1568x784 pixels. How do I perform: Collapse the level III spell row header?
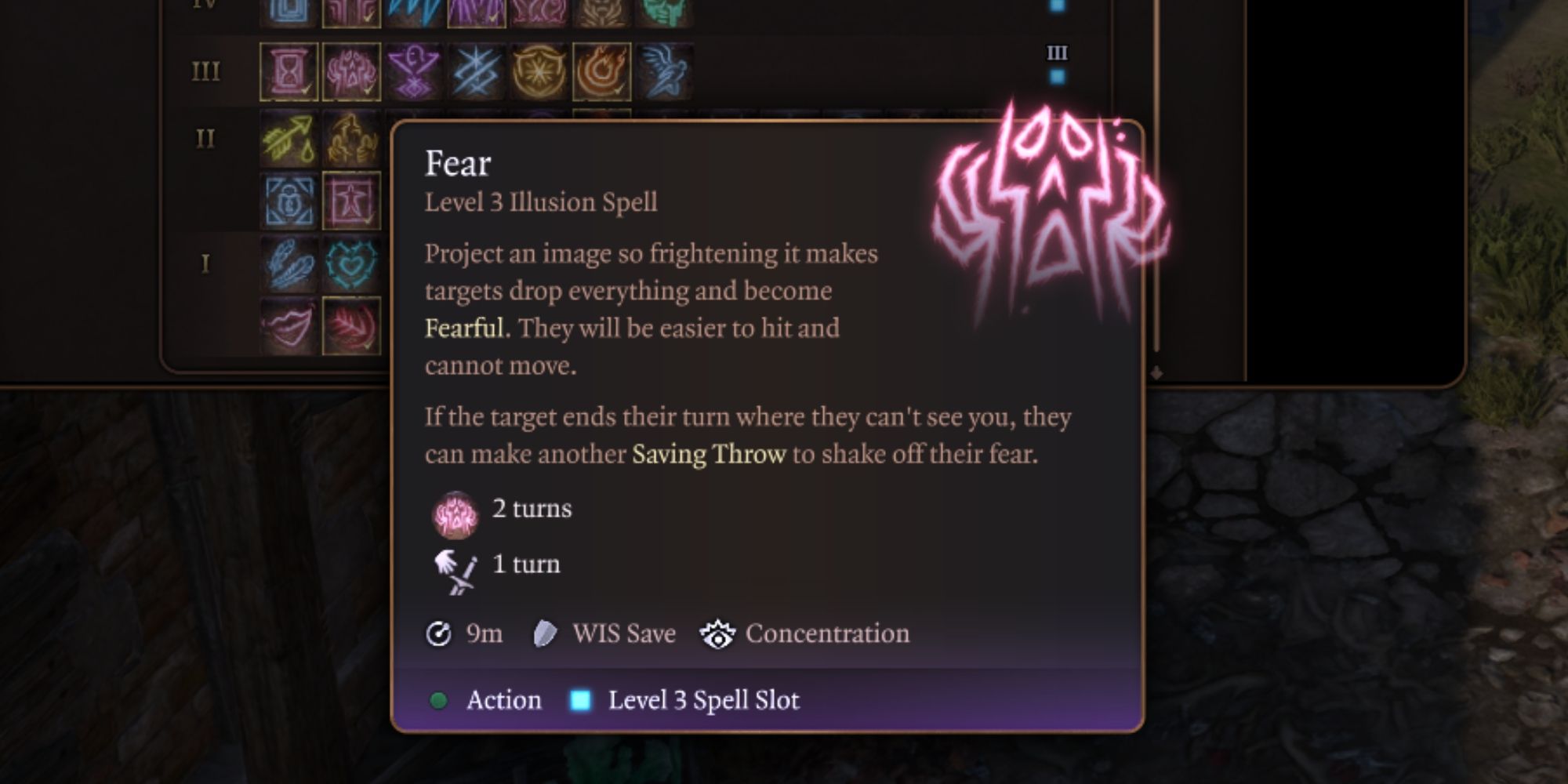206,71
